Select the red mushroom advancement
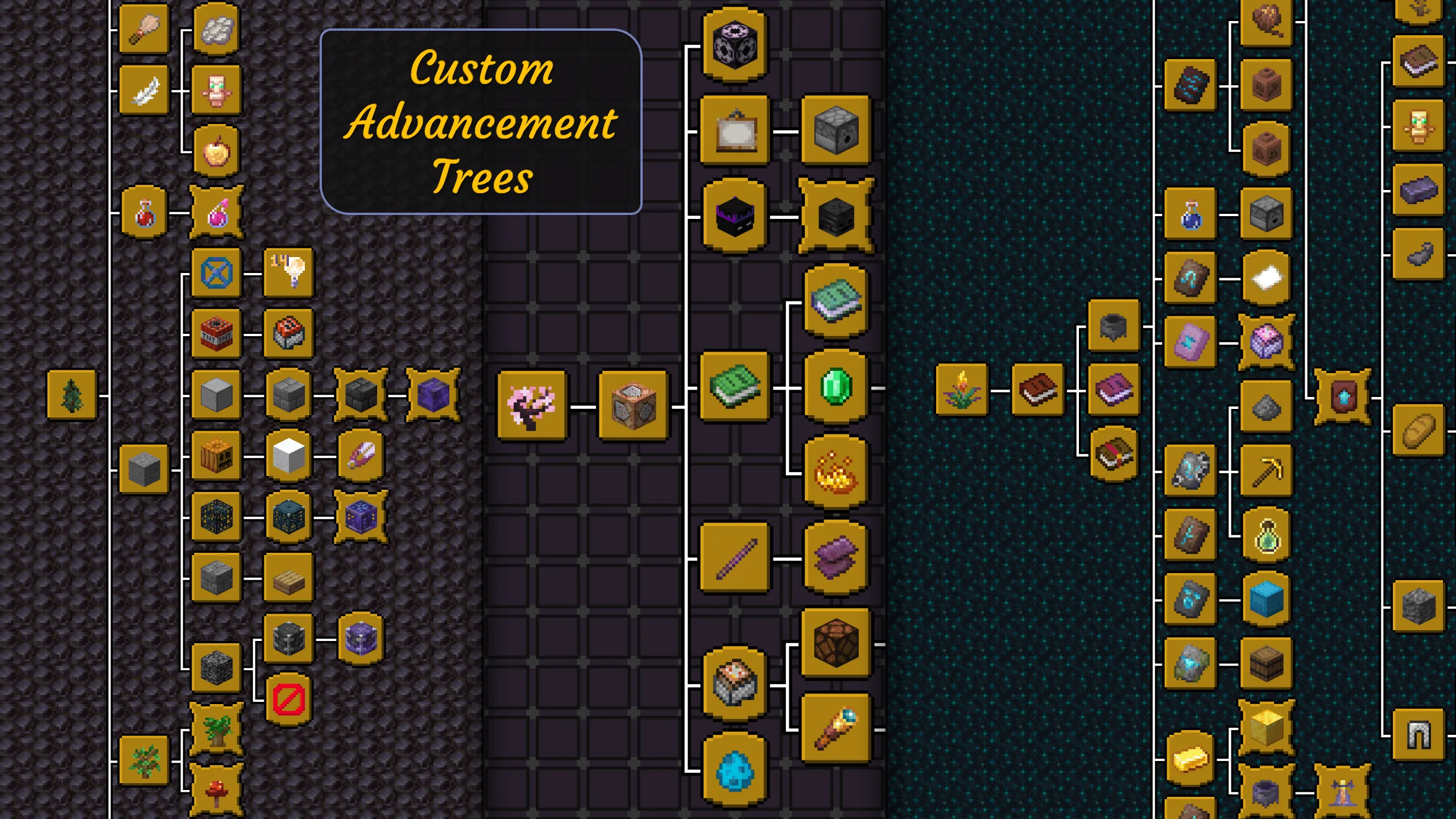Viewport: 1456px width, 819px height. tap(216, 792)
